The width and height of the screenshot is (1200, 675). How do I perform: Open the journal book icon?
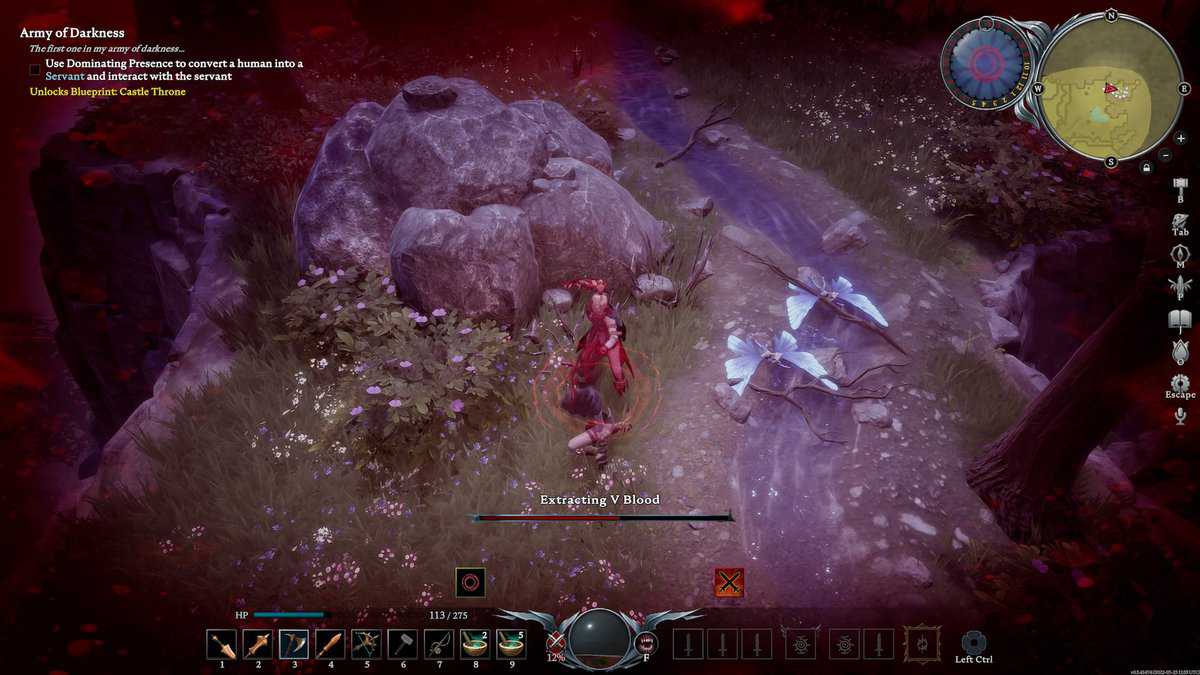click(x=1180, y=320)
